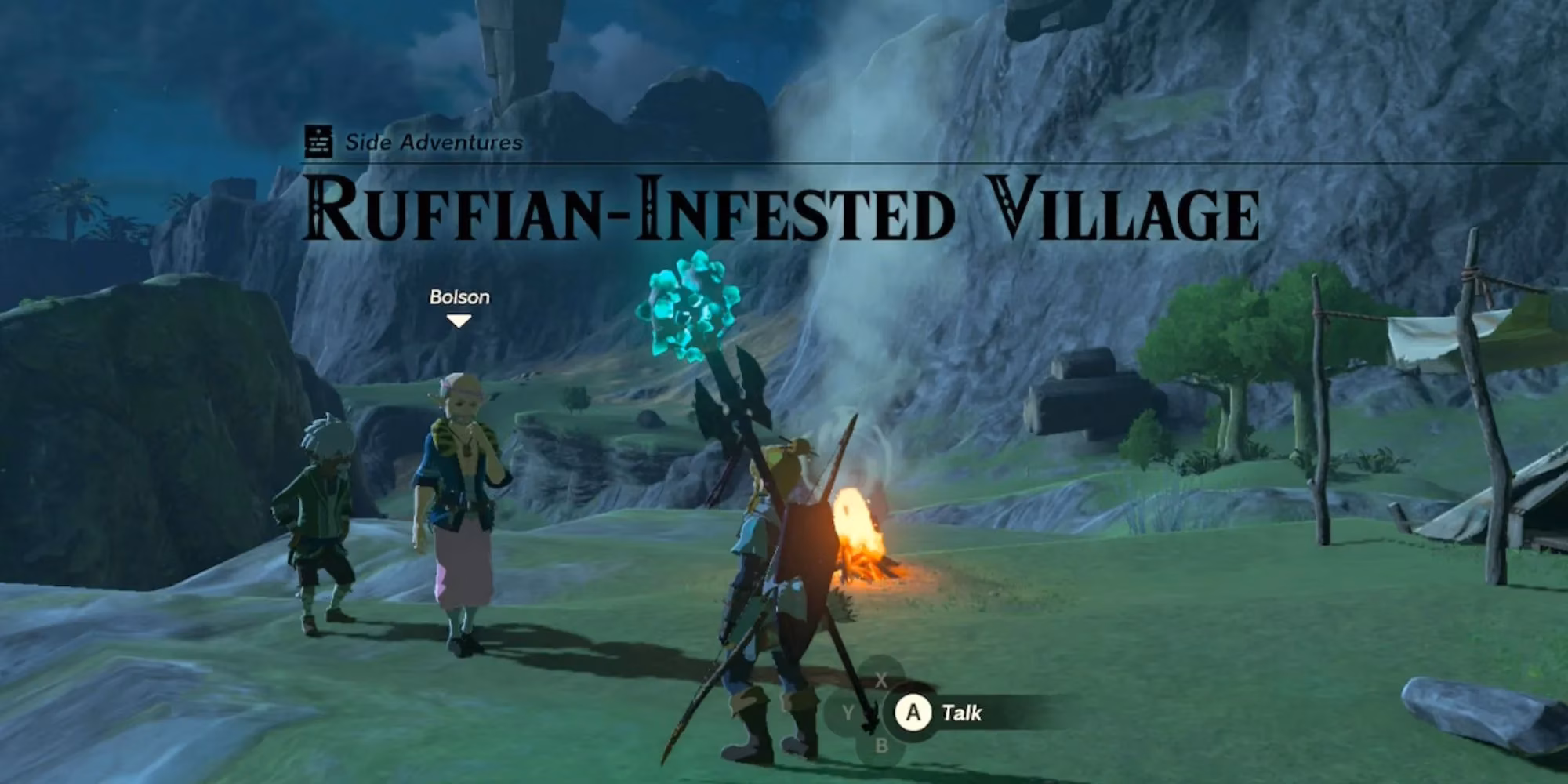Click the Side Adventures quest log icon
1568x784 pixels.
tap(317, 142)
